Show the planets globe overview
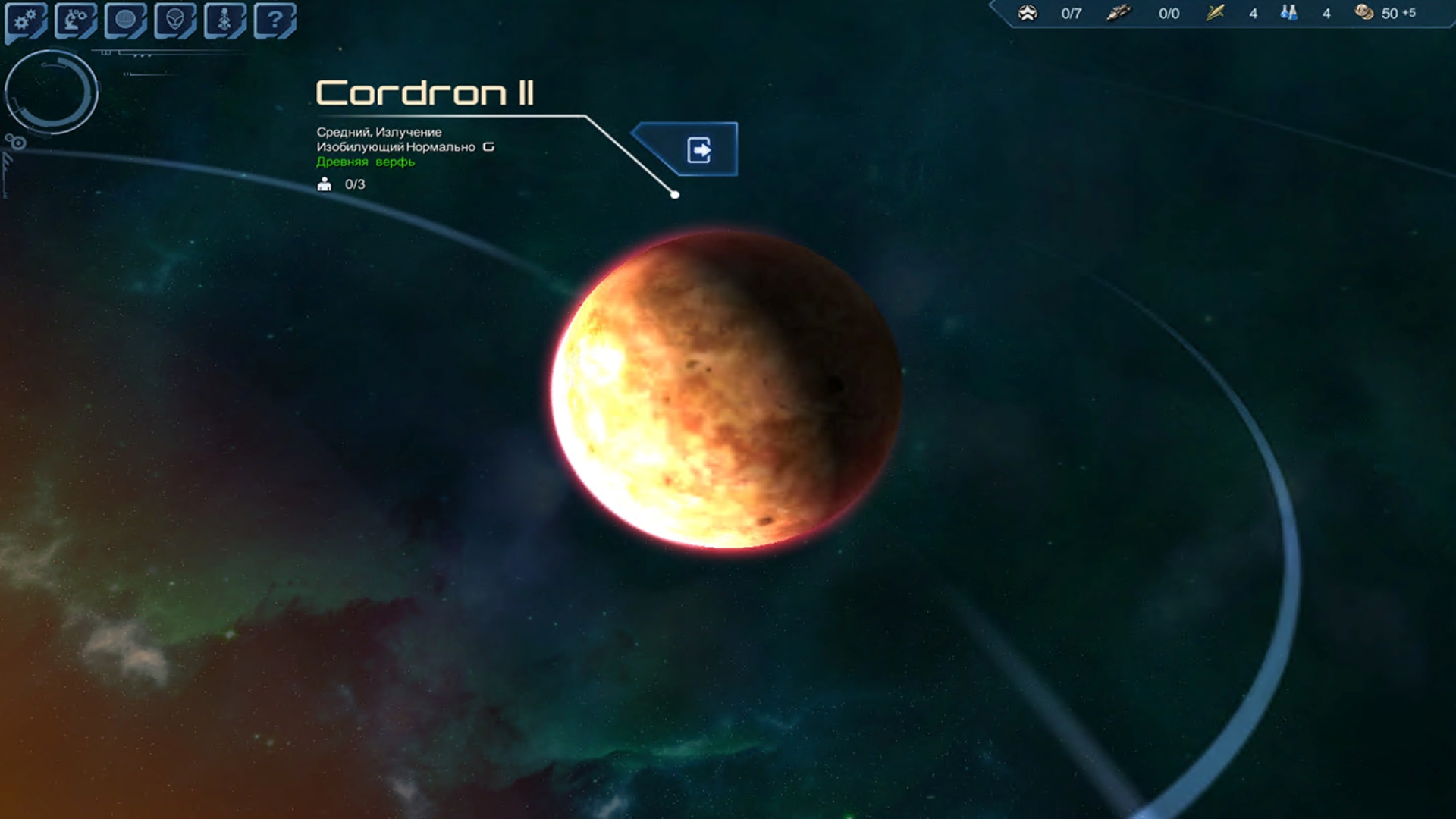Screen dimensions: 1456x819 click(x=125, y=20)
